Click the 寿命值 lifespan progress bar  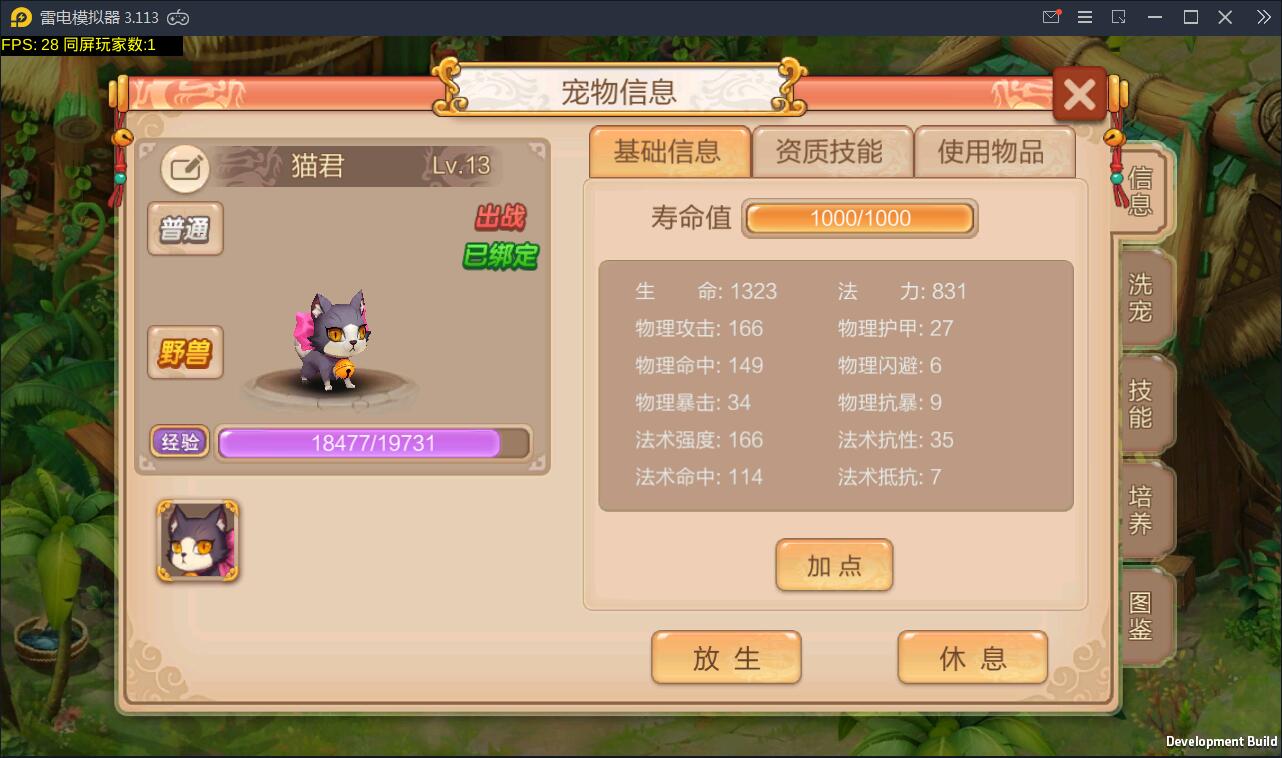(x=858, y=218)
